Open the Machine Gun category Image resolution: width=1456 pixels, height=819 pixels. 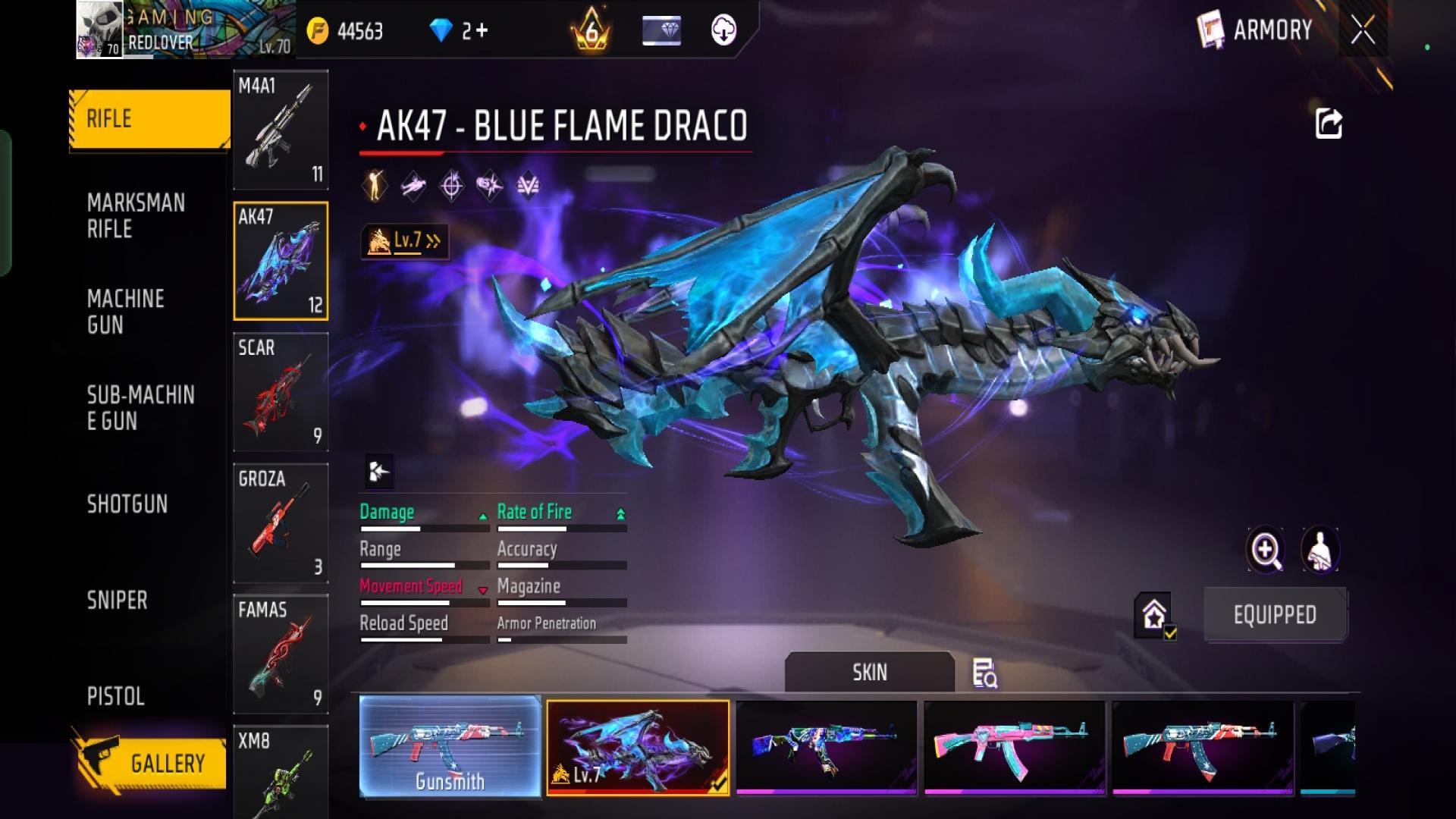pyautogui.click(x=126, y=312)
